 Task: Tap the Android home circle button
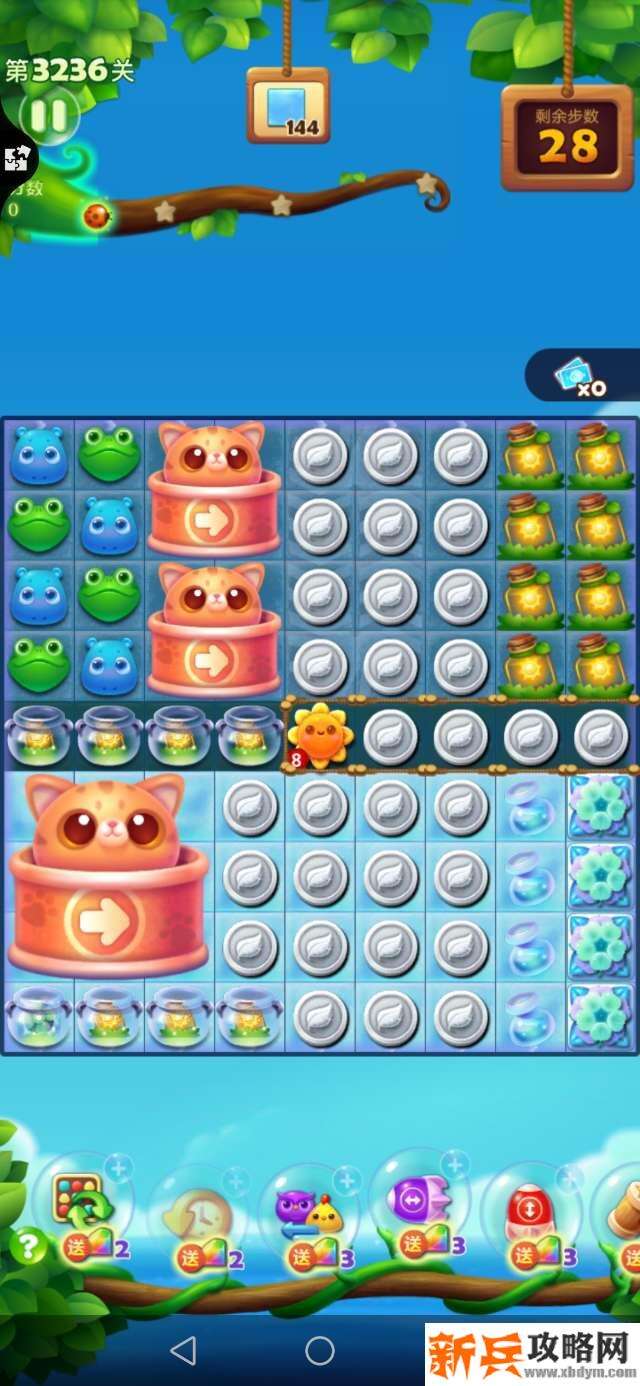coord(320,1351)
